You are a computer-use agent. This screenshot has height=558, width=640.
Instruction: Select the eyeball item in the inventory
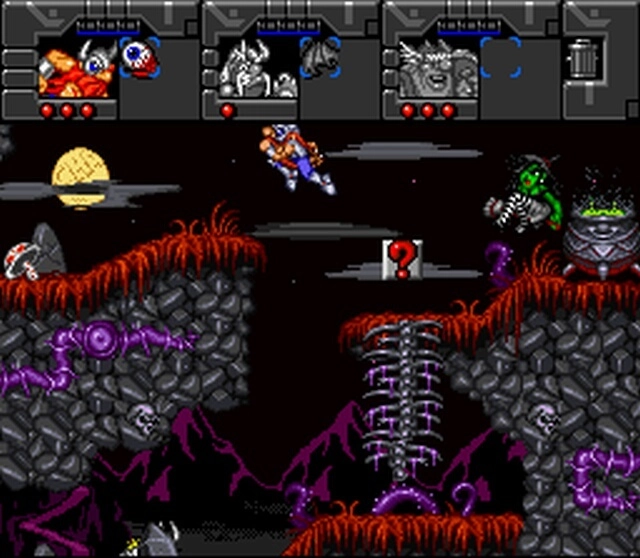click(138, 57)
